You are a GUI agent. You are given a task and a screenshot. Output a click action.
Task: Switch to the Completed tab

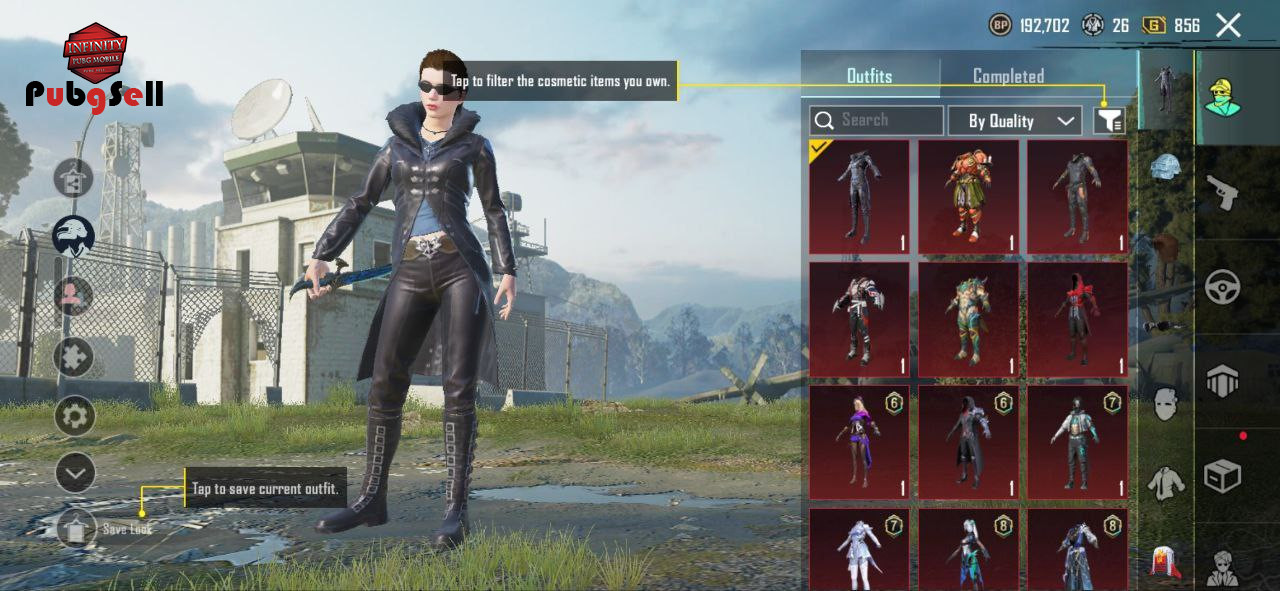1008,76
